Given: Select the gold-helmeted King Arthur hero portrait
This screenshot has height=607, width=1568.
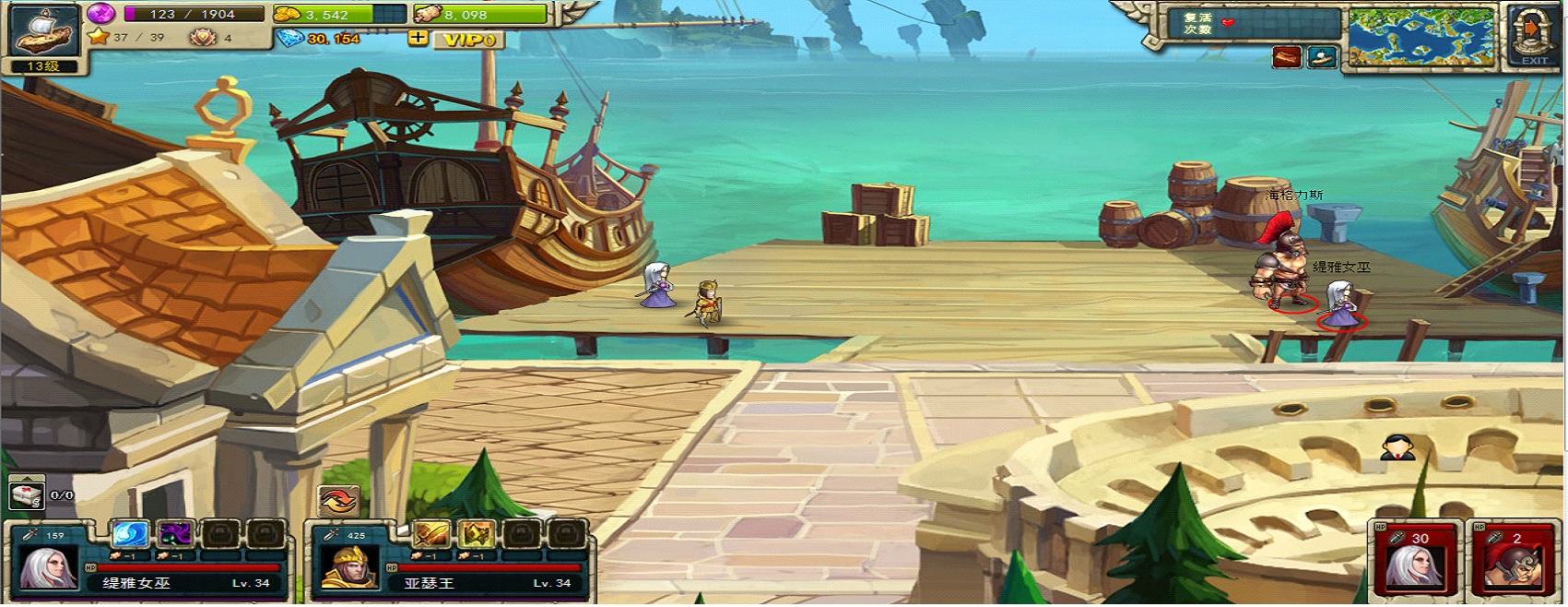Looking at the screenshot, I should pyautogui.click(x=349, y=566).
